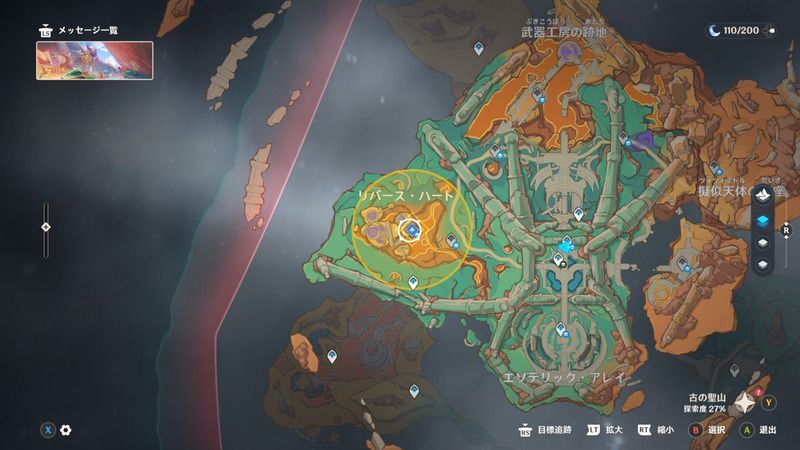Select the highlighted blue map layer
800x450 pixels.
click(x=763, y=220)
